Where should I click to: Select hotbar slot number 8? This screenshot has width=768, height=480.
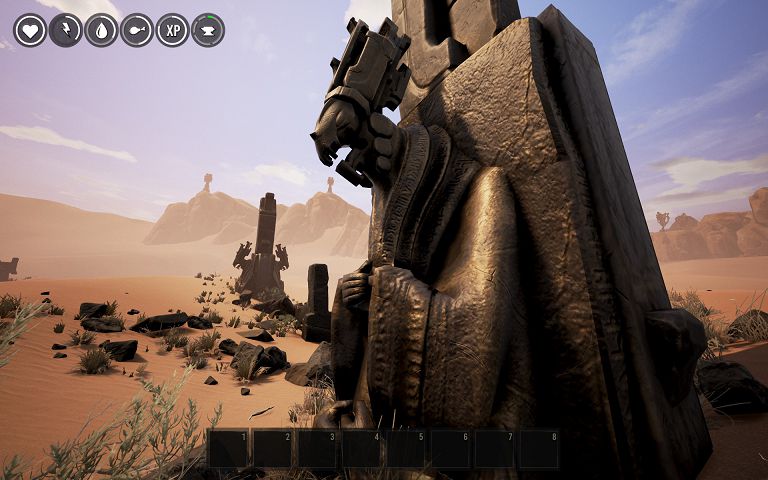[539, 449]
